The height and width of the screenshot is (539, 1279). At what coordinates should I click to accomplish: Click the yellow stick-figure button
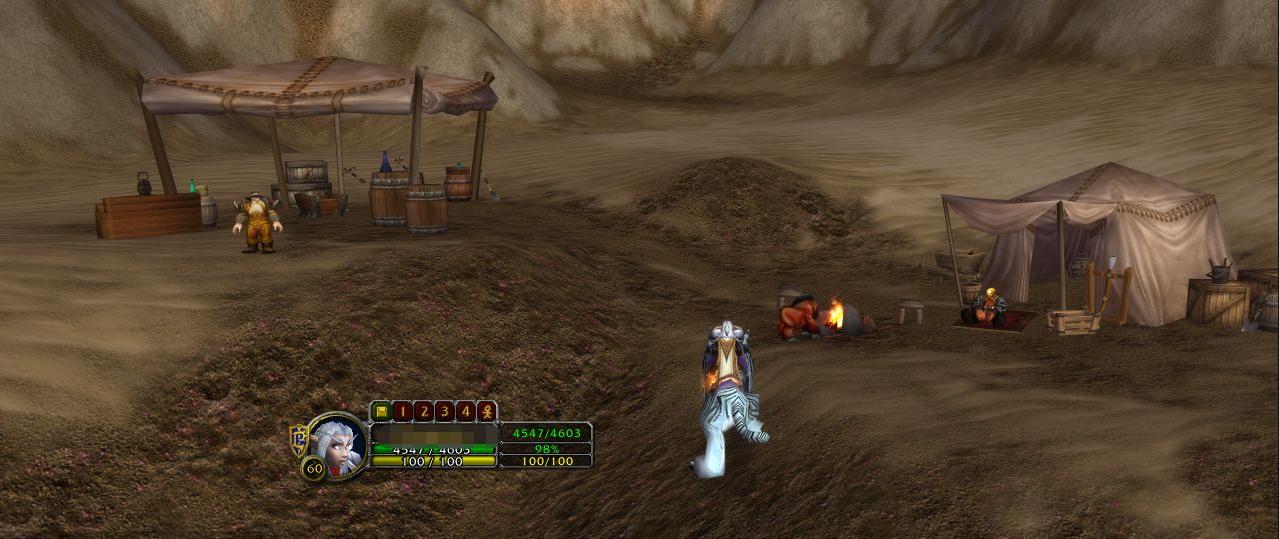[486, 411]
